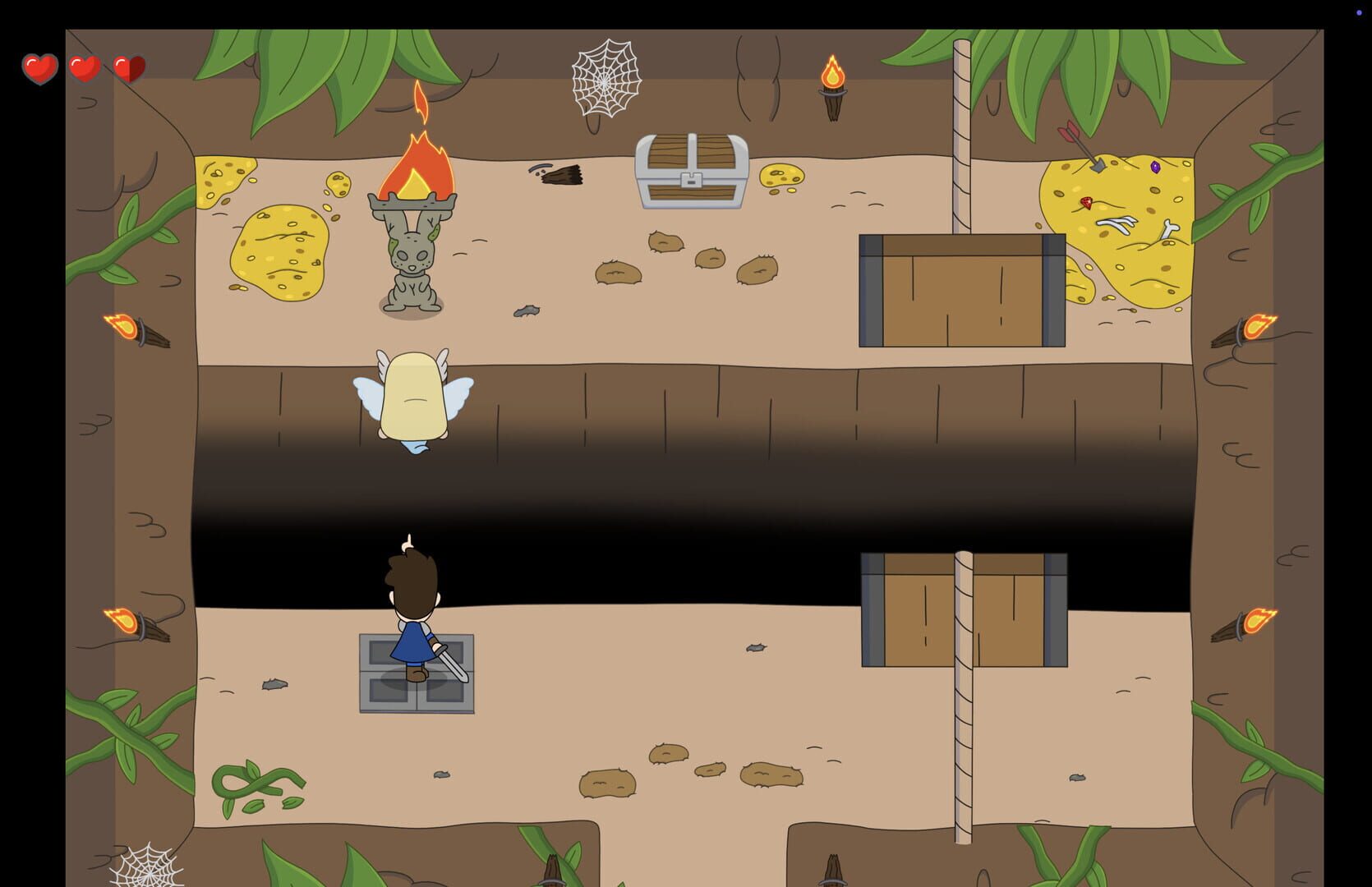Click the broken log near the chest
Image resolution: width=1372 pixels, height=887 pixels.
(x=561, y=172)
